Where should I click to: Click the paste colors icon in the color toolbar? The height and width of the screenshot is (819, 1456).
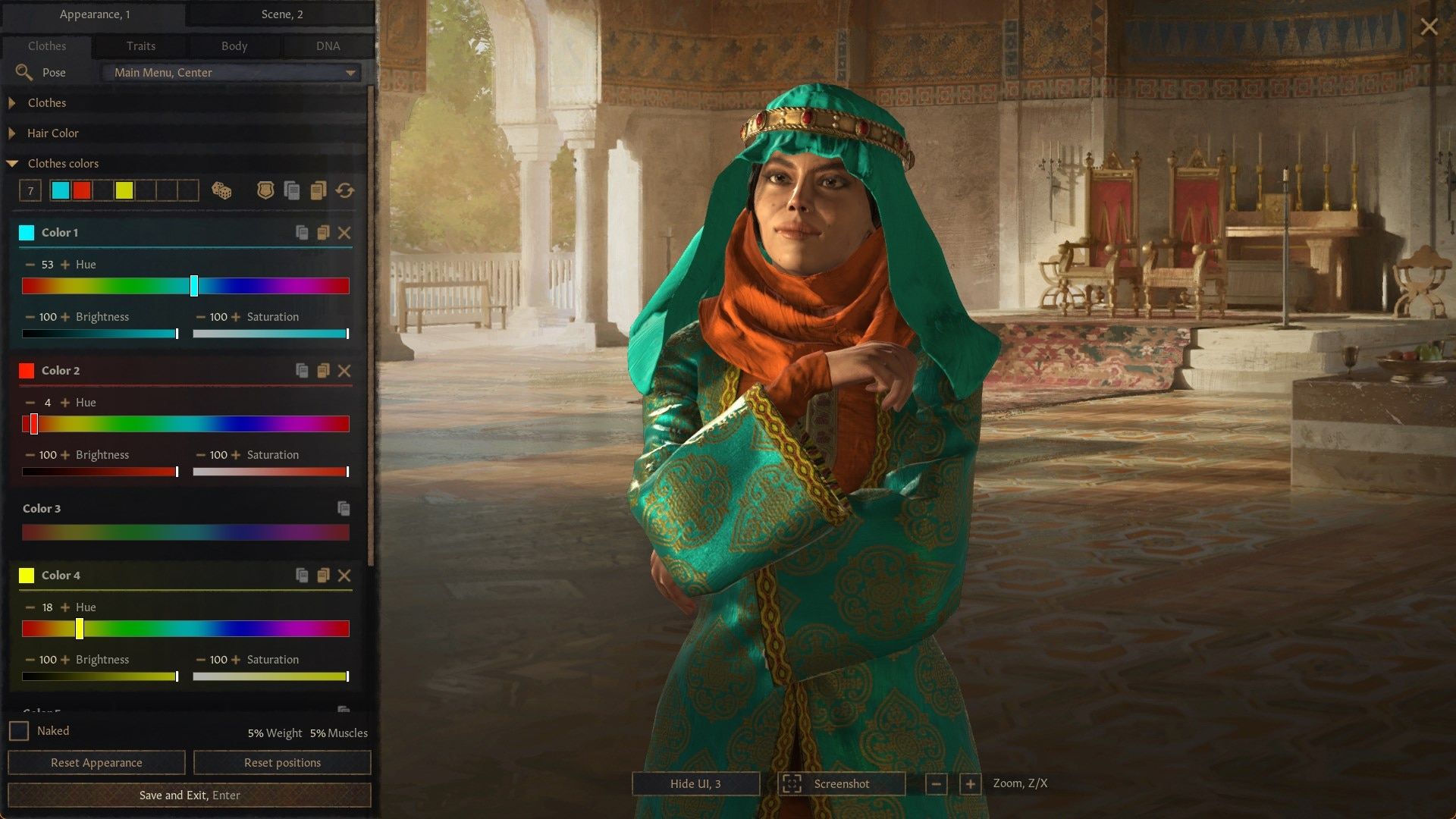coord(318,191)
